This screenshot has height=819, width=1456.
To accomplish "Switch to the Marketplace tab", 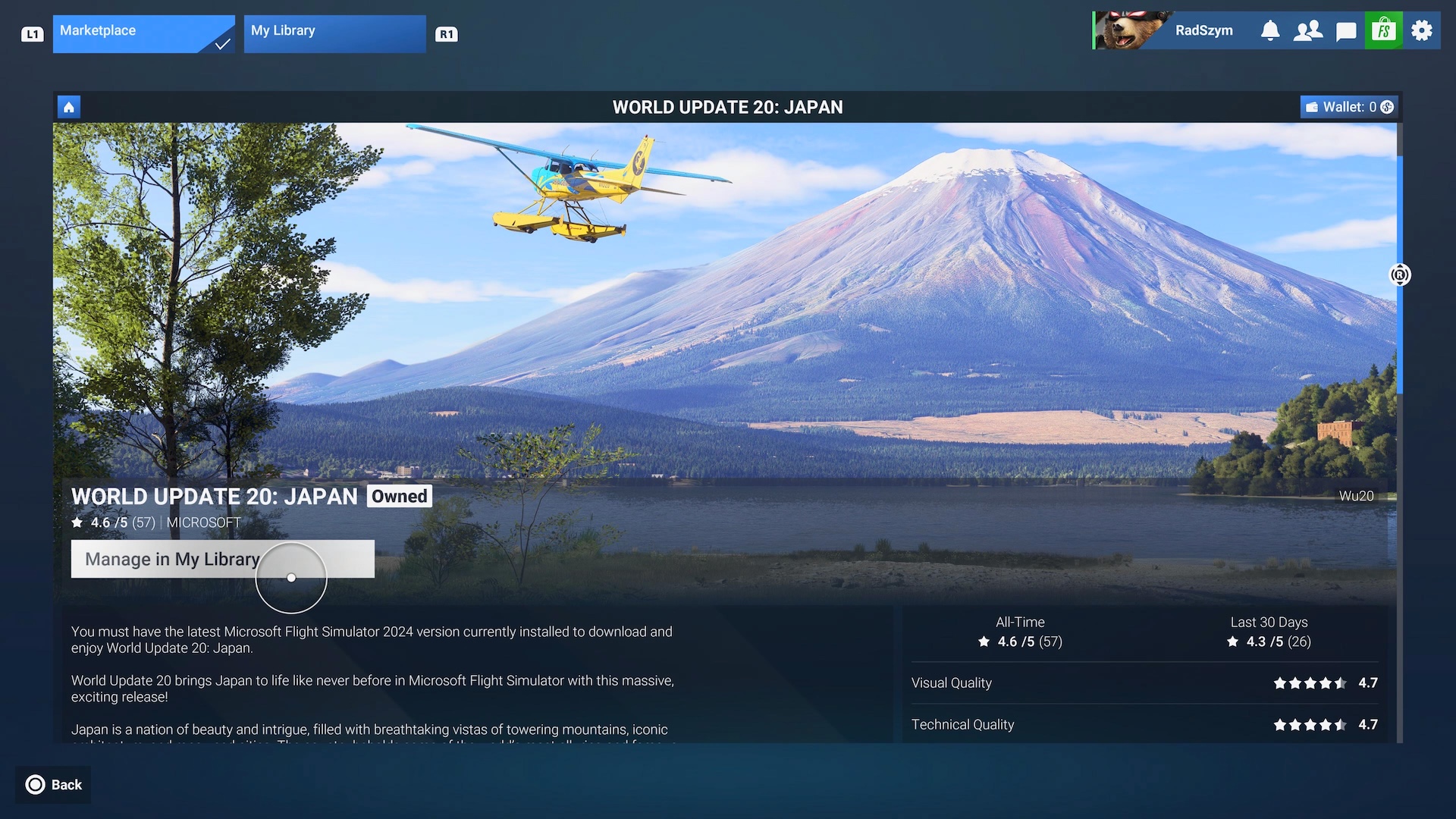I will tap(143, 33).
